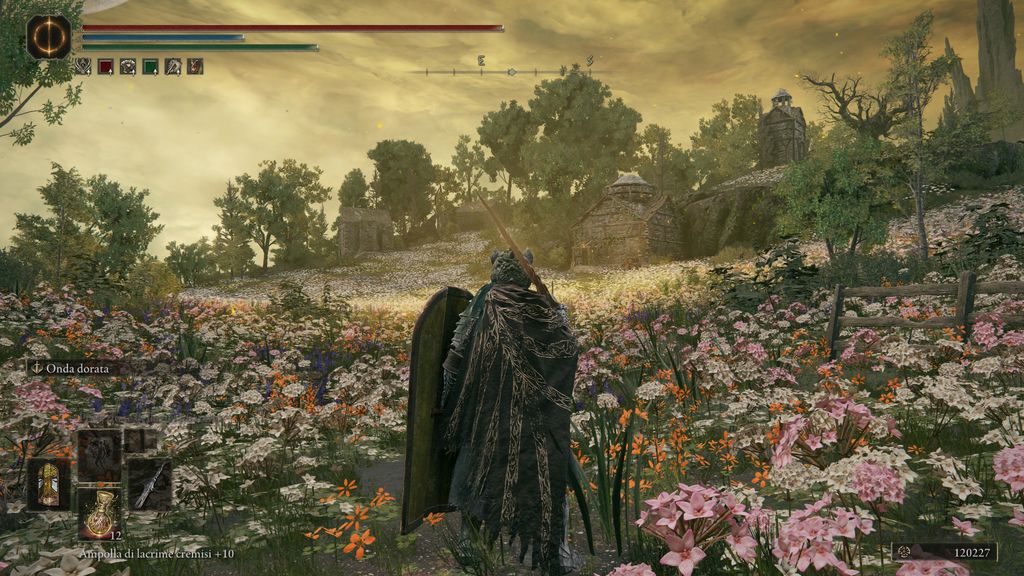Select the green square buff icon
Viewport: 1024px width, 576px height.
pyautogui.click(x=150, y=67)
